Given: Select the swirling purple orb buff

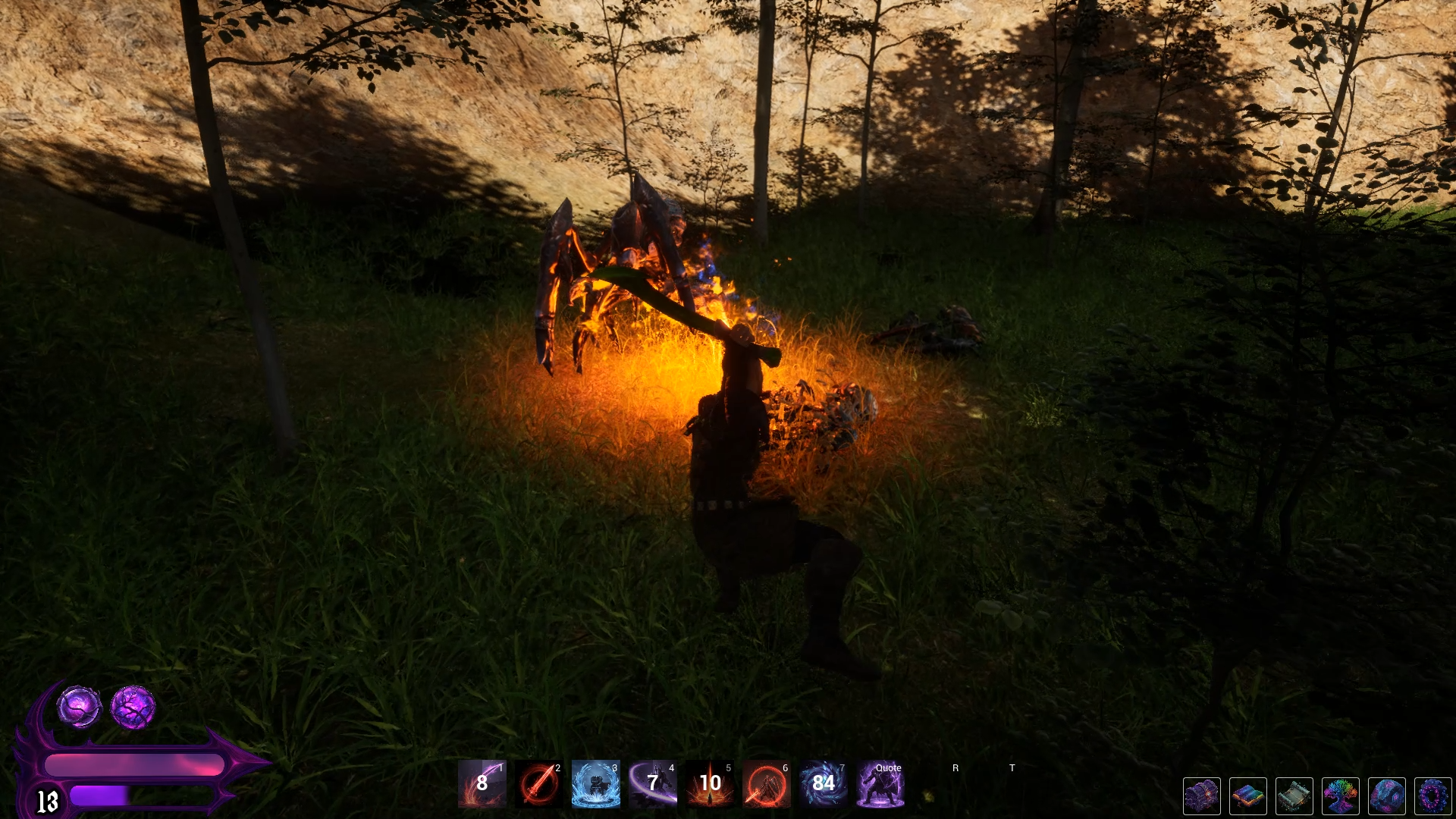Looking at the screenshot, I should tap(80, 707).
